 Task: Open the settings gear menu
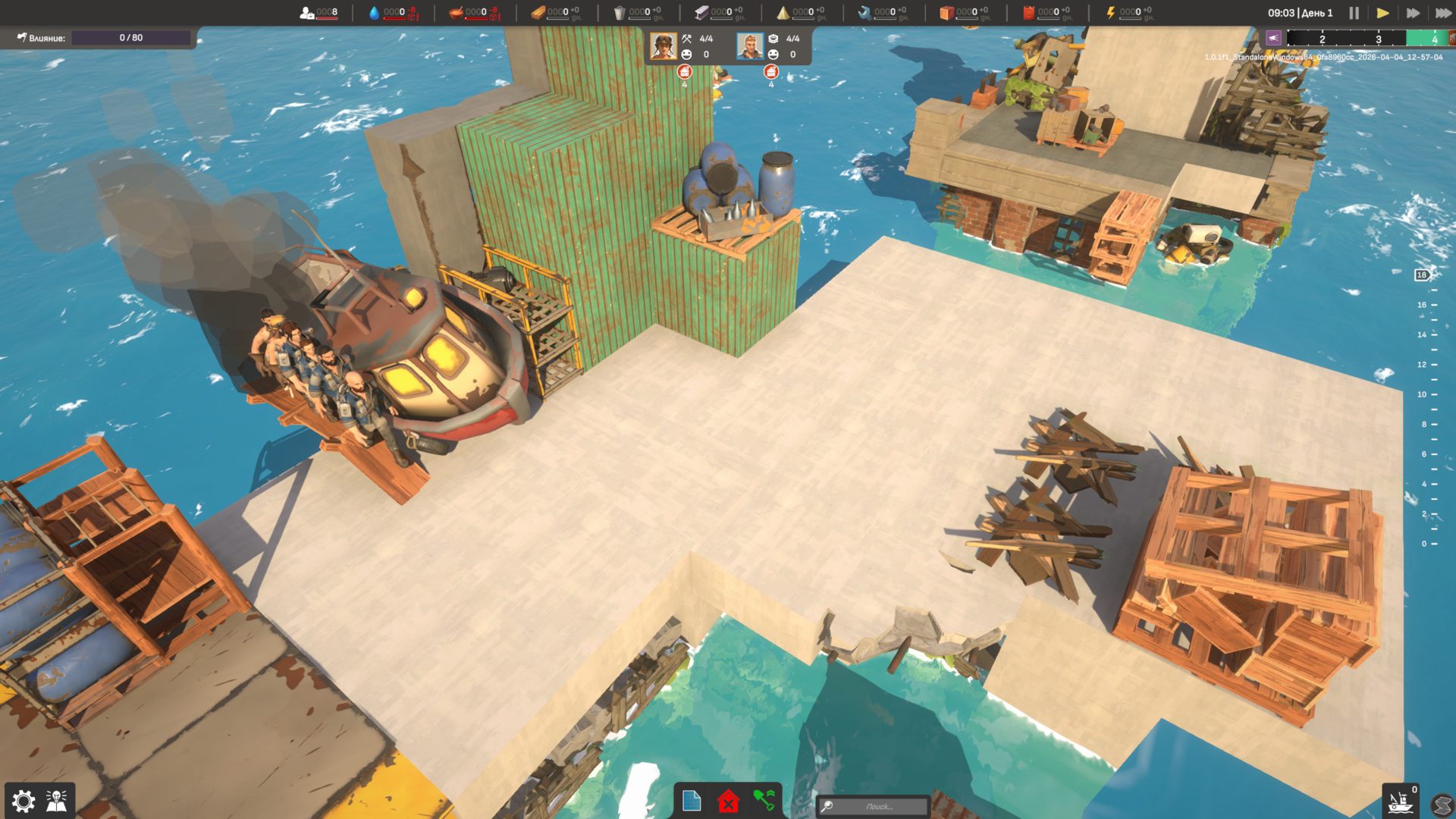coord(24,801)
